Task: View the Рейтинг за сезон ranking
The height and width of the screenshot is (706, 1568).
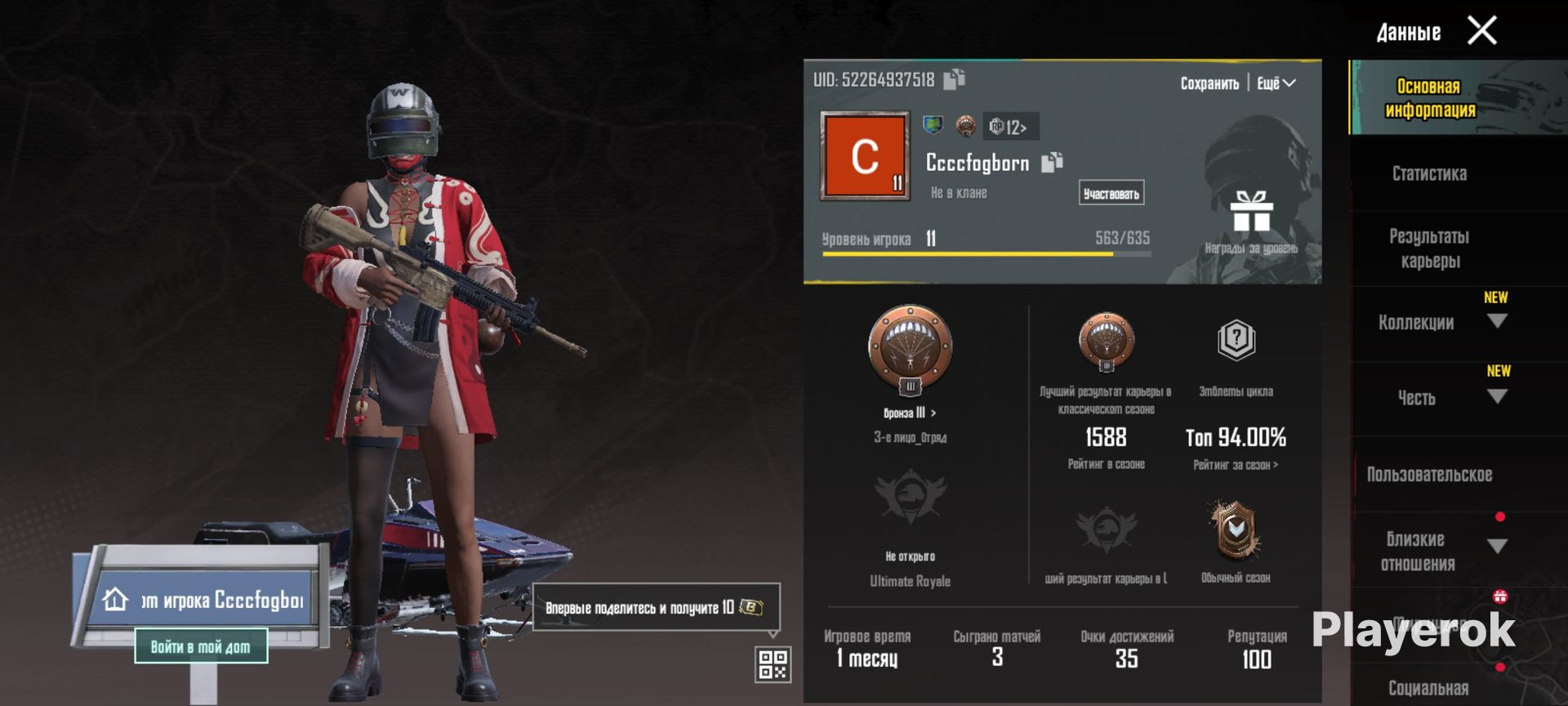Action: coord(1236,465)
